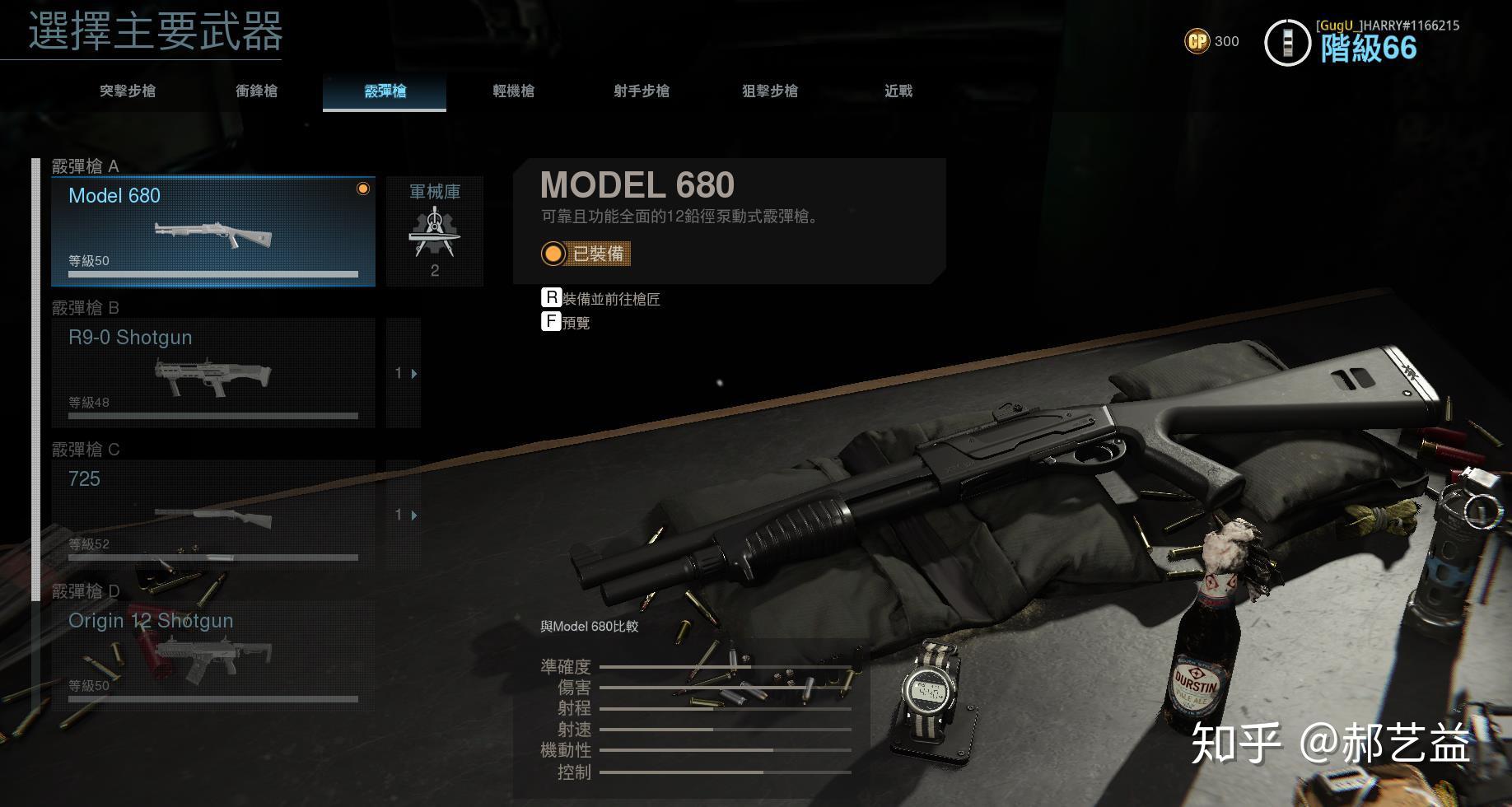Select the Origin 12 Shotgun weapon card

(x=212, y=655)
